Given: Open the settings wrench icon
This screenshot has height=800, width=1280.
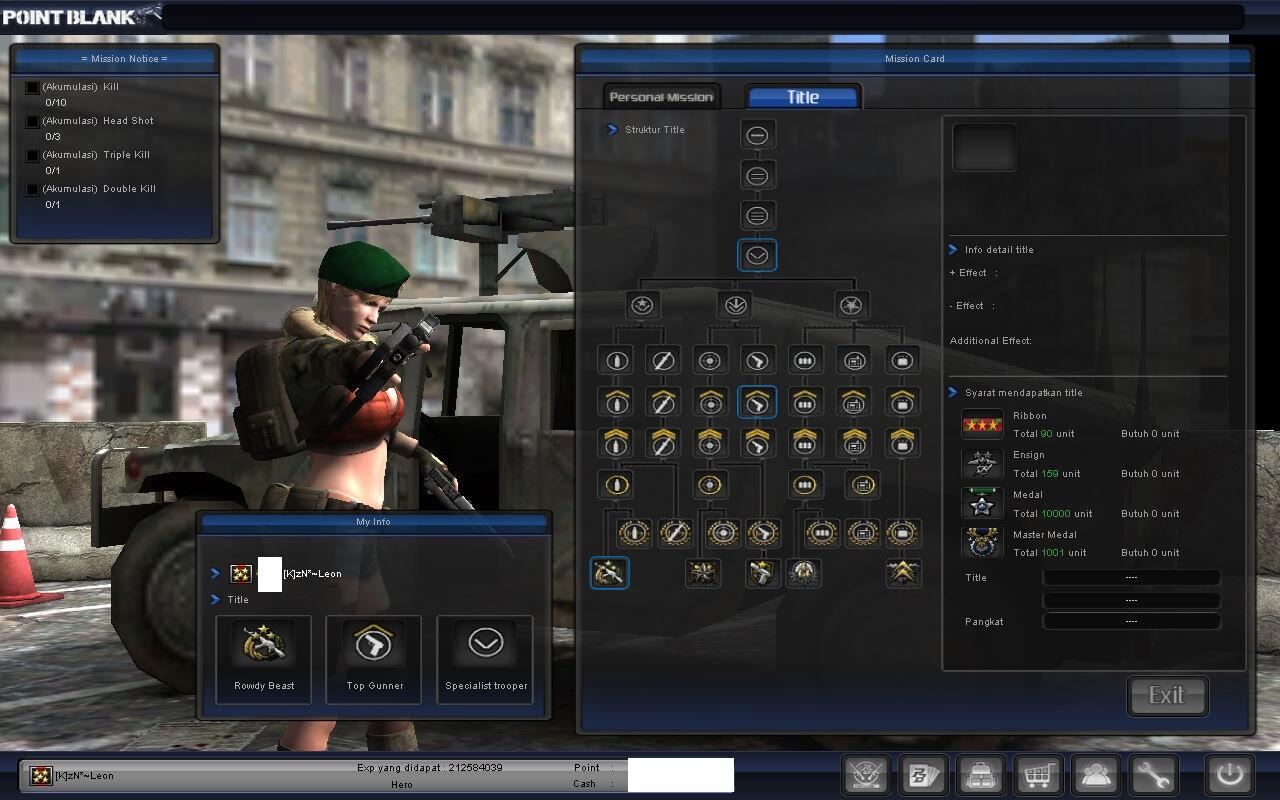Looking at the screenshot, I should point(1151,775).
